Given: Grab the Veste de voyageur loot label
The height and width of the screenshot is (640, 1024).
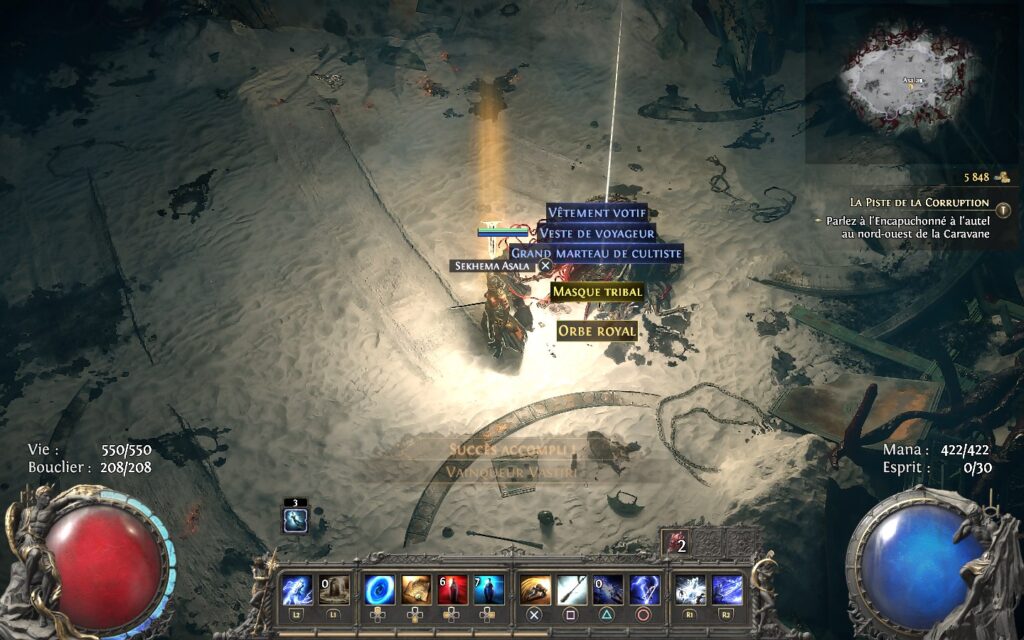Looking at the screenshot, I should point(597,234).
